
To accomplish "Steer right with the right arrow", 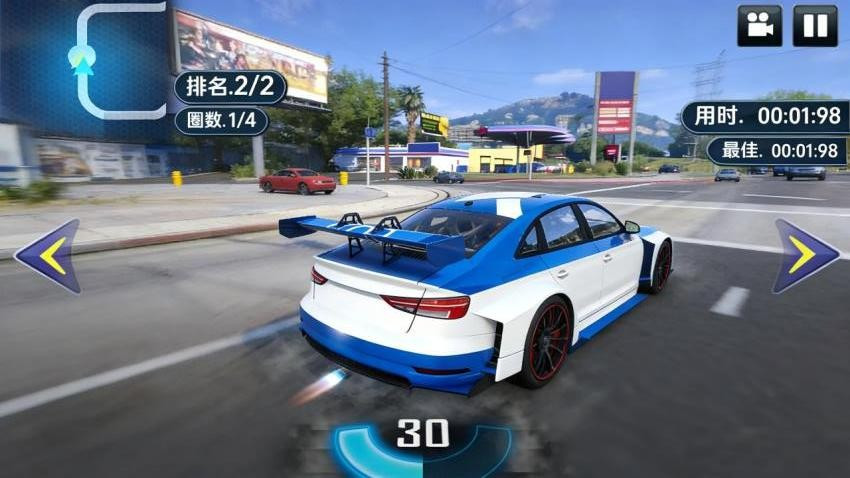I will click(804, 256).
